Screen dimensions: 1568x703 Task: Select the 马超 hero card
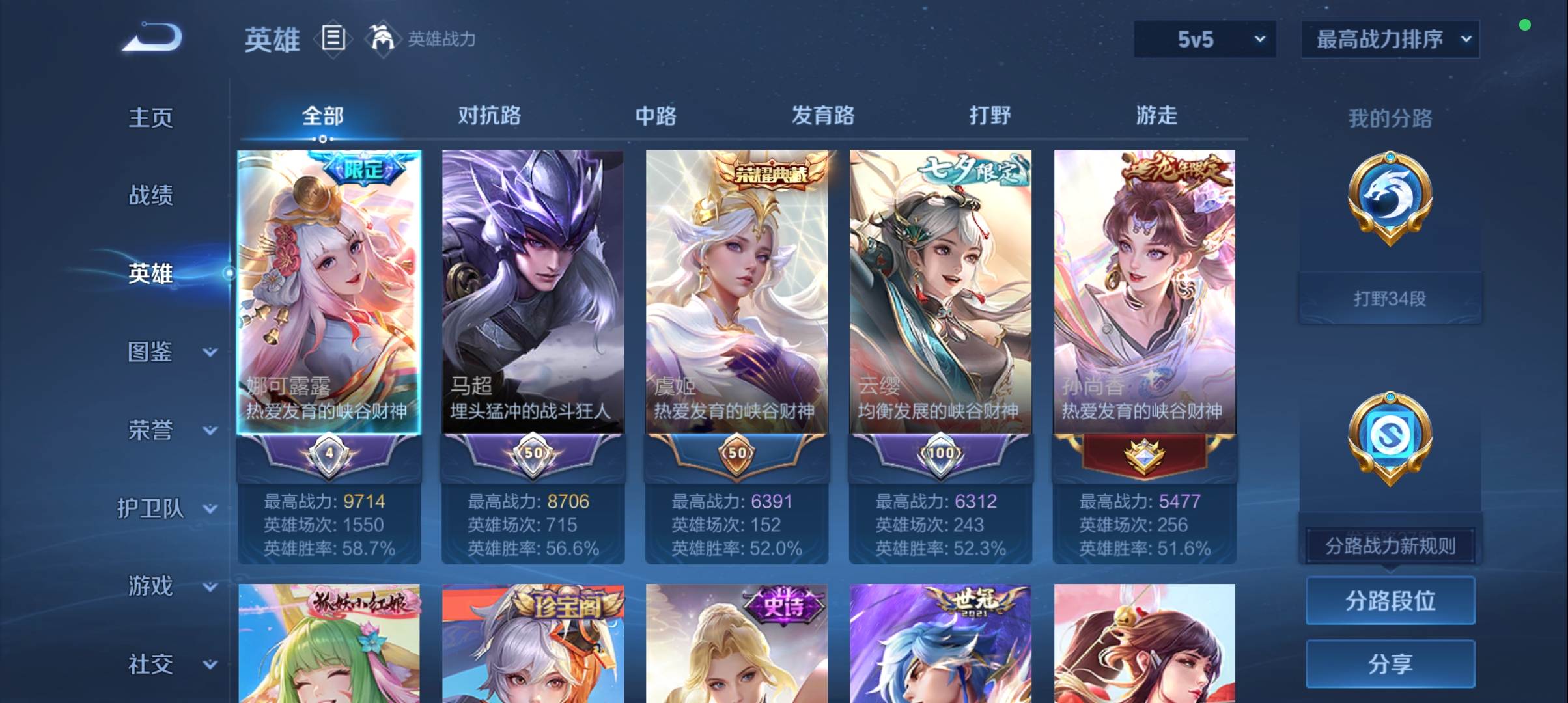click(x=533, y=286)
